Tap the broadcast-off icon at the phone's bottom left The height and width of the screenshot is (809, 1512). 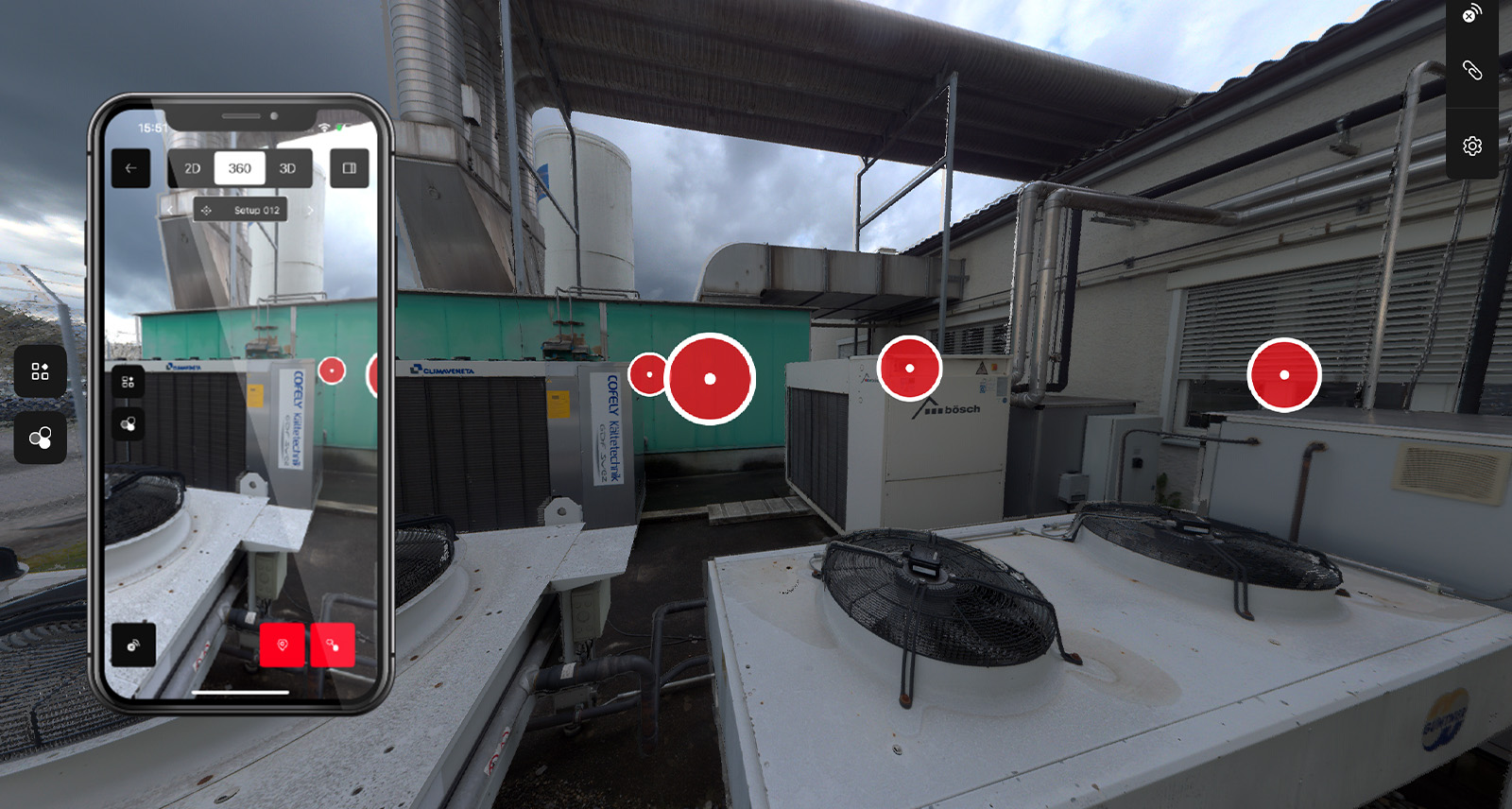coord(135,644)
